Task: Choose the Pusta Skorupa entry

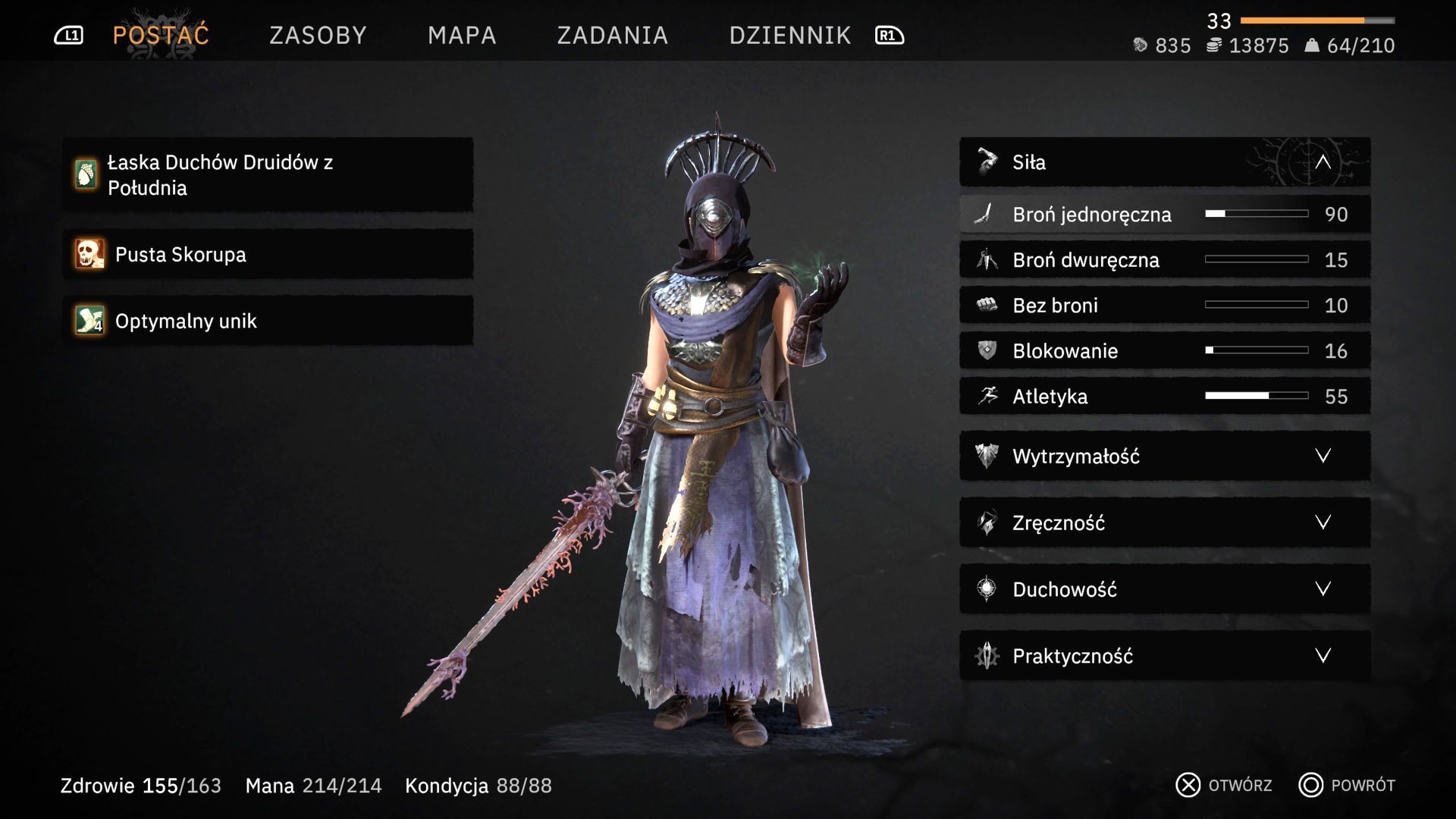Action: tap(268, 254)
